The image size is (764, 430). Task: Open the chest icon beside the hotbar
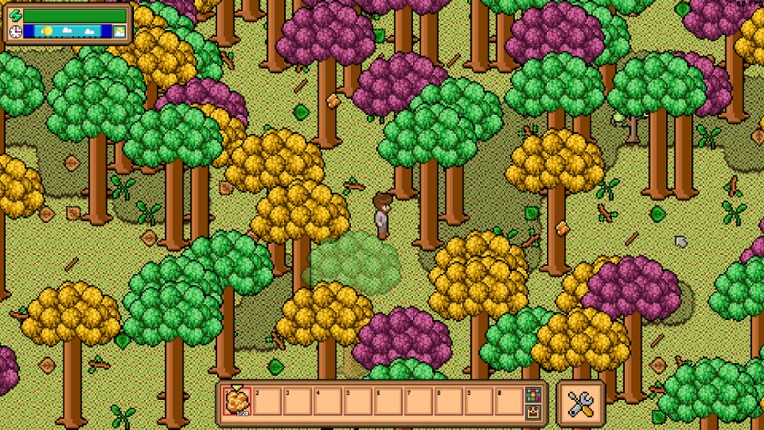[533, 410]
